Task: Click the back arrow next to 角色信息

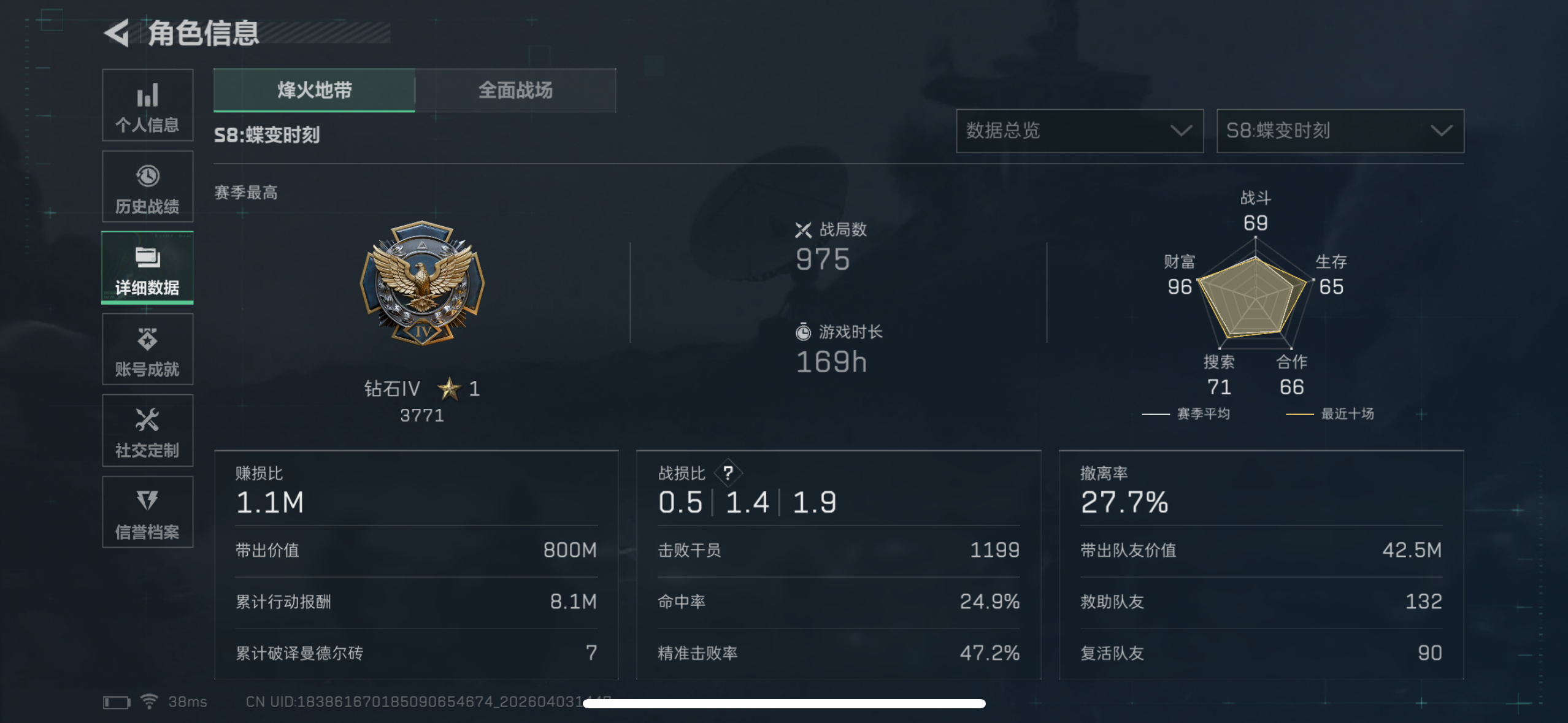Action: point(117,34)
